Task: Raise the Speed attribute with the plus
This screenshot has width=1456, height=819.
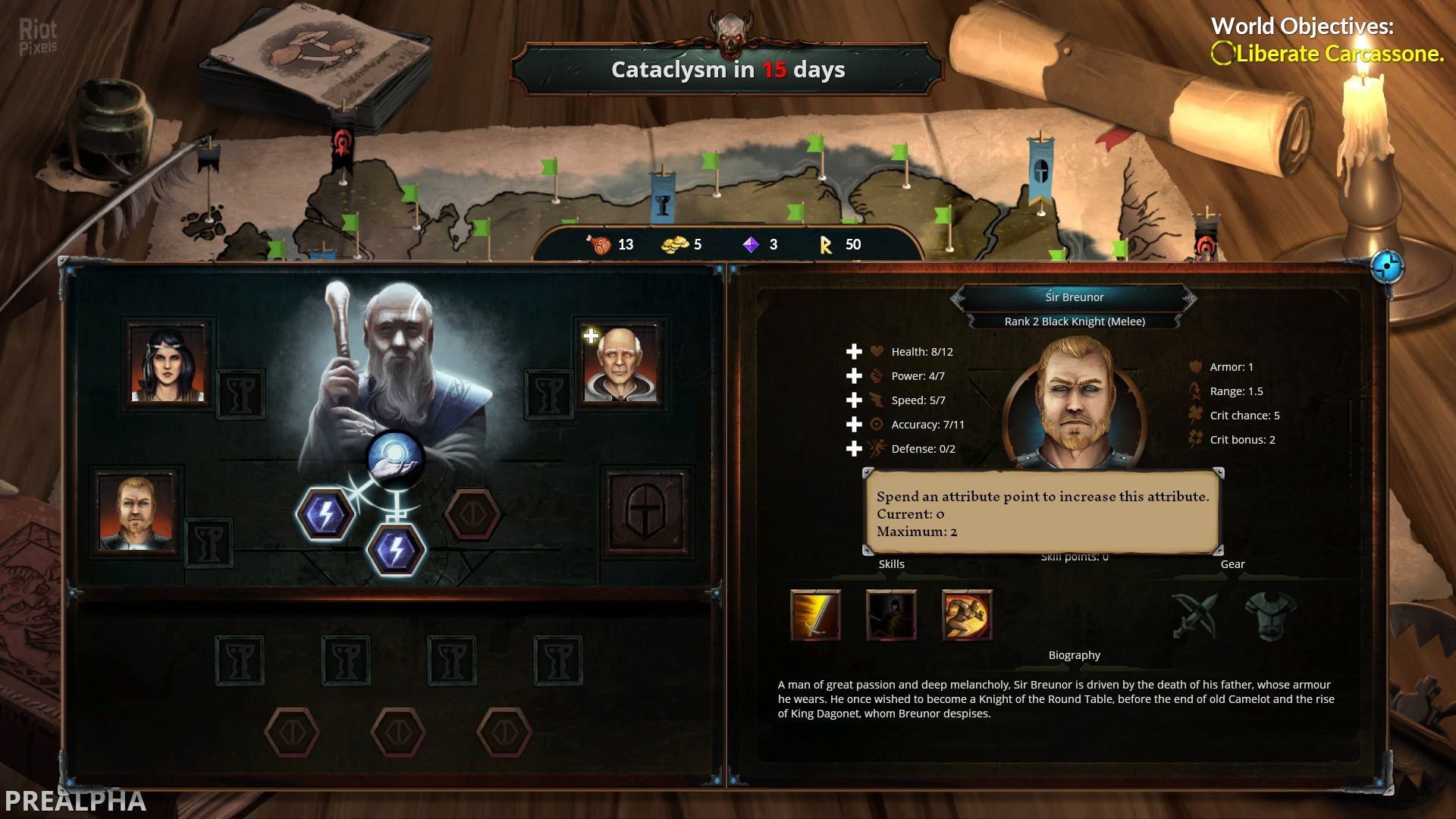Action: [854, 400]
